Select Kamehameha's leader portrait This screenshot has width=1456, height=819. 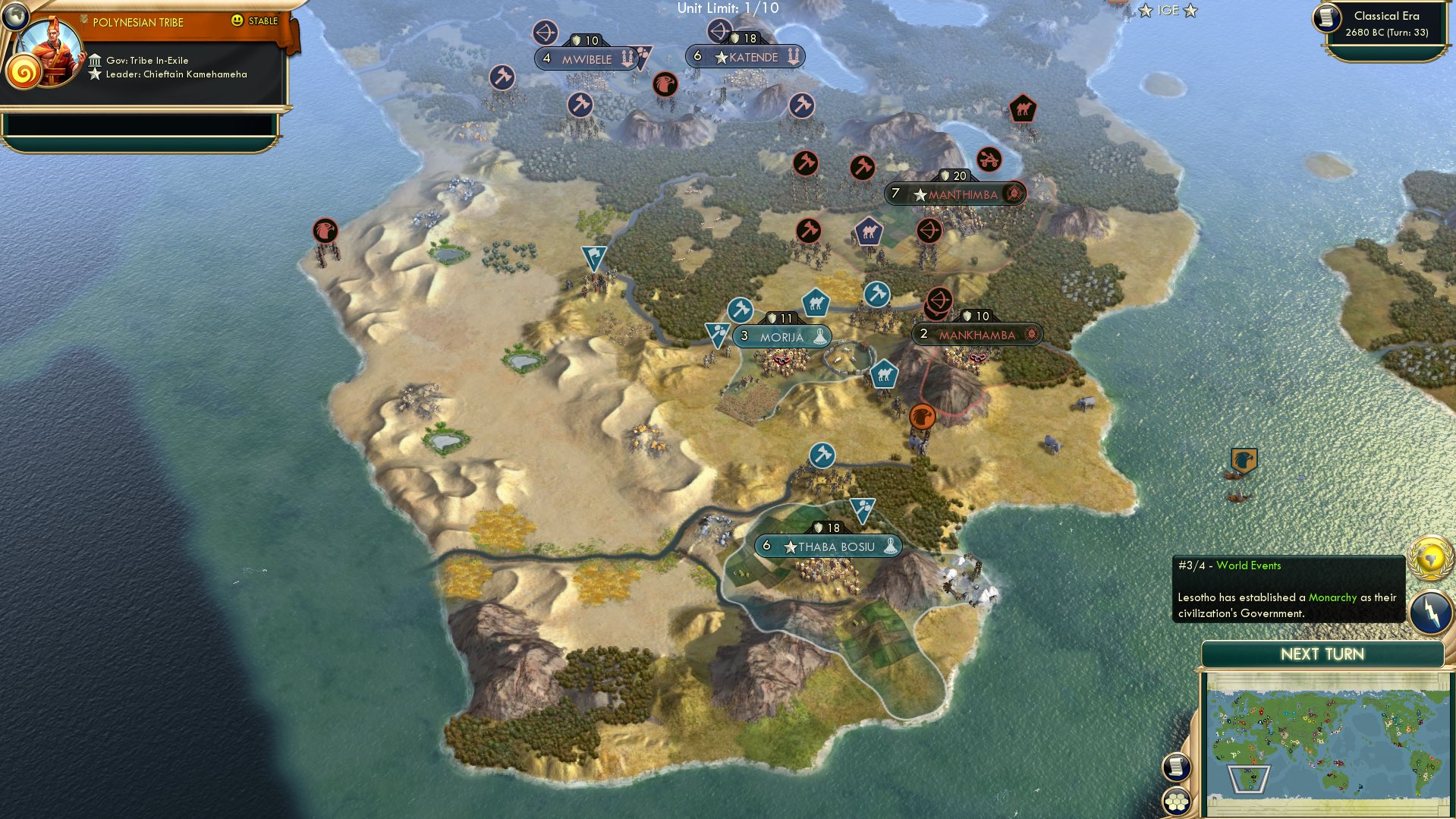click(x=52, y=50)
